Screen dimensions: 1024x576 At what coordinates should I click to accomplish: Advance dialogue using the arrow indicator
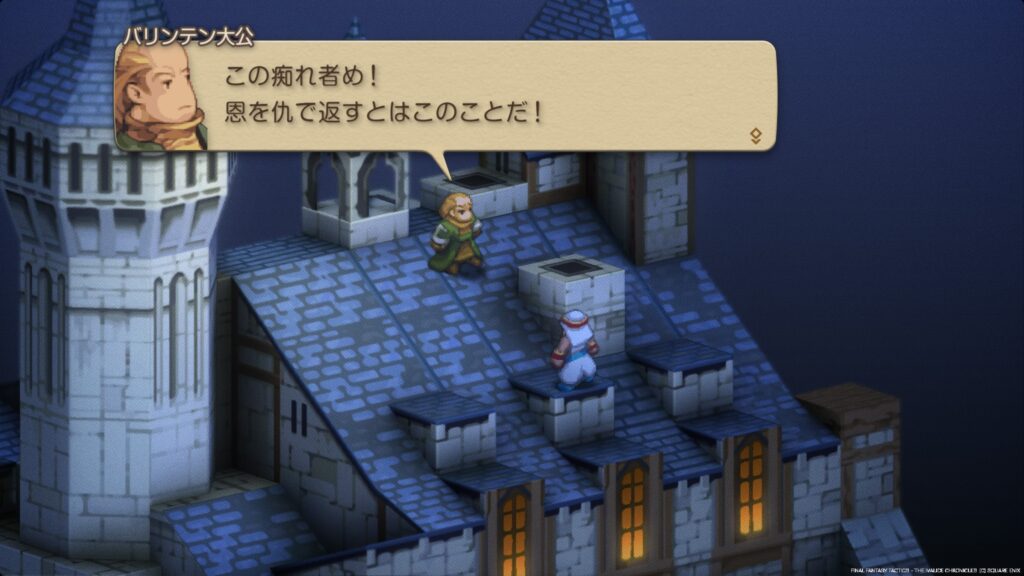(755, 136)
